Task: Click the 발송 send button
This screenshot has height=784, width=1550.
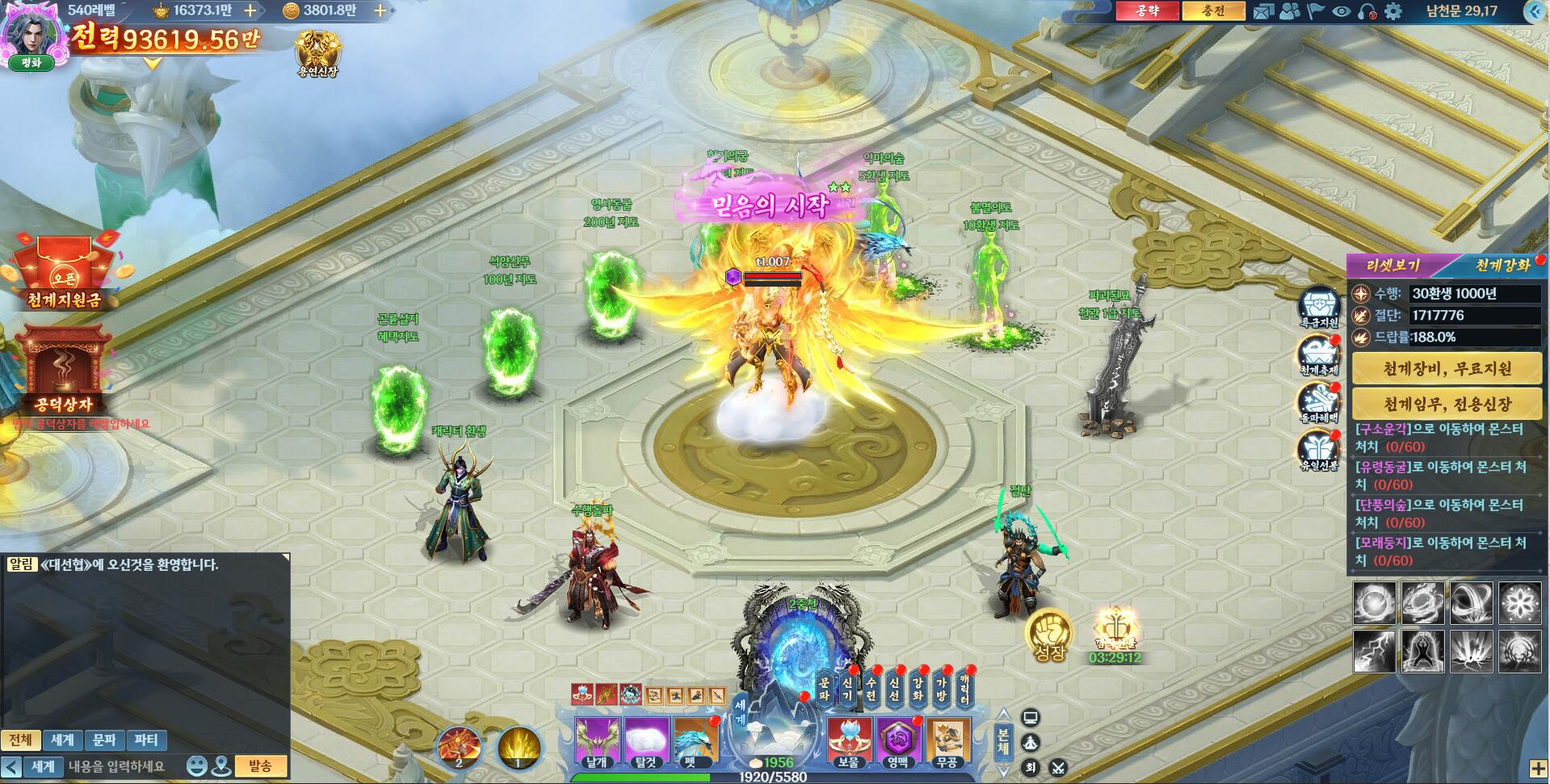Action: [260, 765]
